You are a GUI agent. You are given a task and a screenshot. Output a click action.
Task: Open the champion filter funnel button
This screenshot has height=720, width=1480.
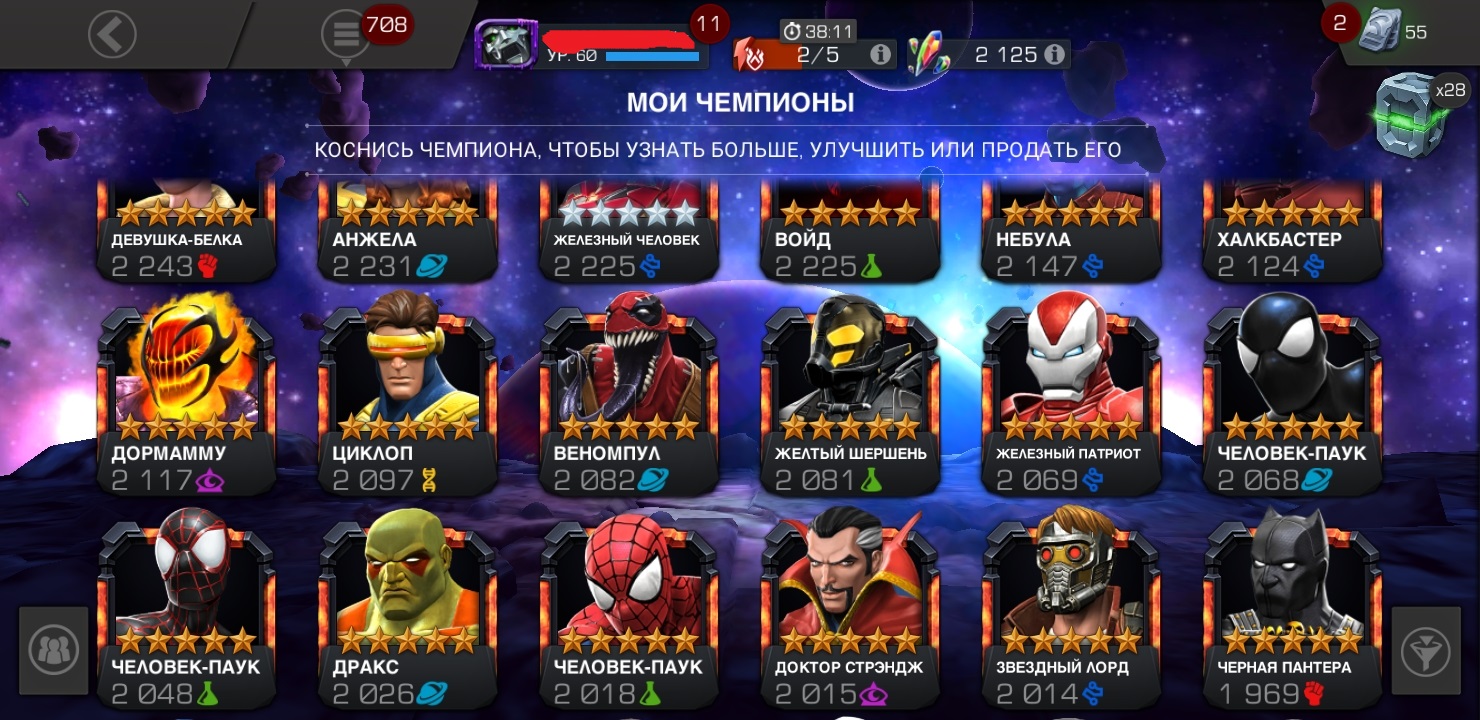click(1425, 652)
